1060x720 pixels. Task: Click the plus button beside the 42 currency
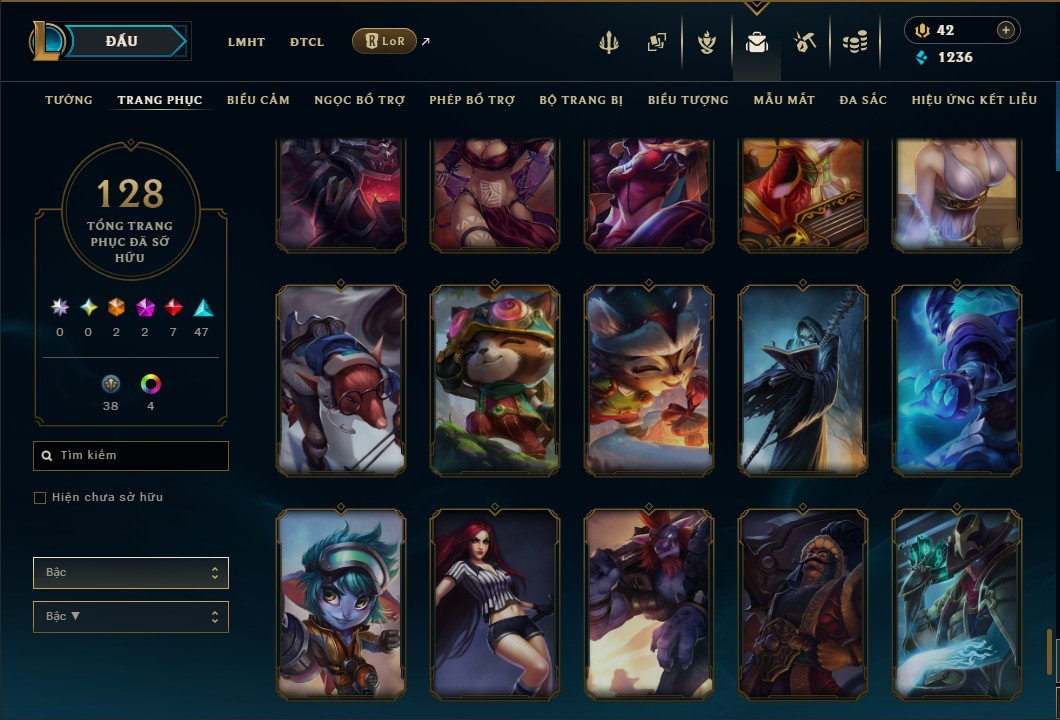1005,30
